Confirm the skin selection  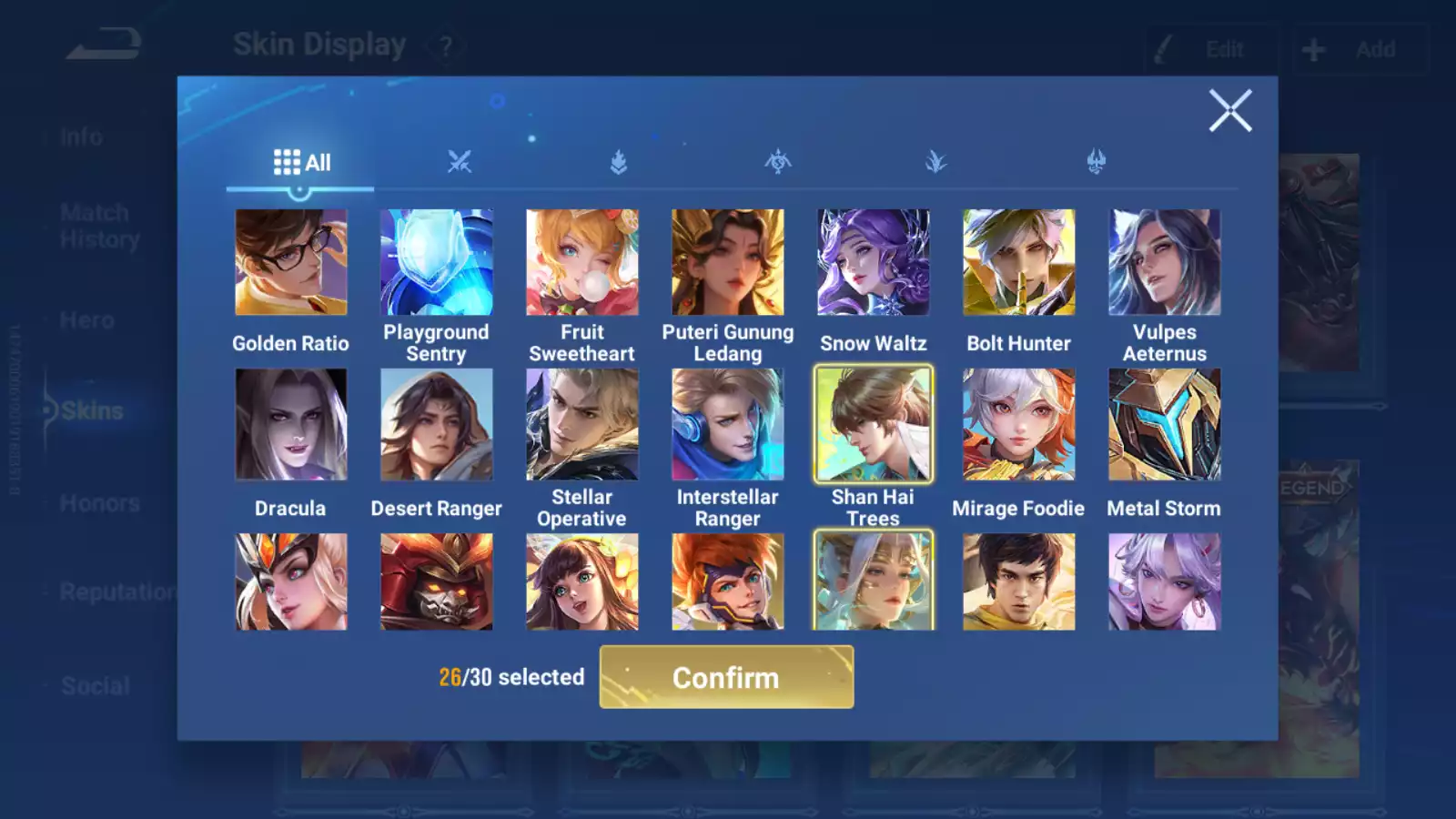tap(726, 677)
